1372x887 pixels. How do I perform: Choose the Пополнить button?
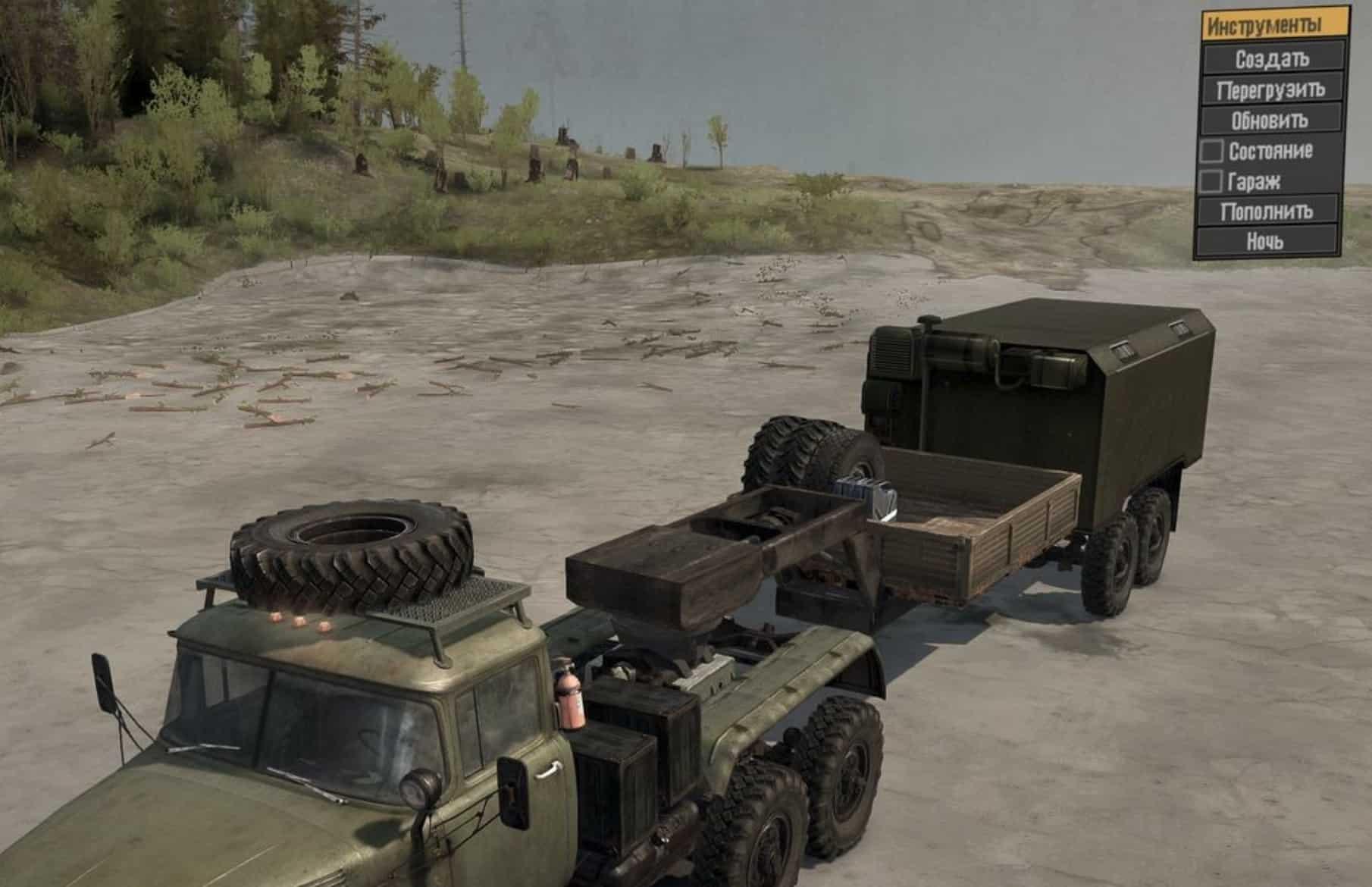click(x=1266, y=211)
